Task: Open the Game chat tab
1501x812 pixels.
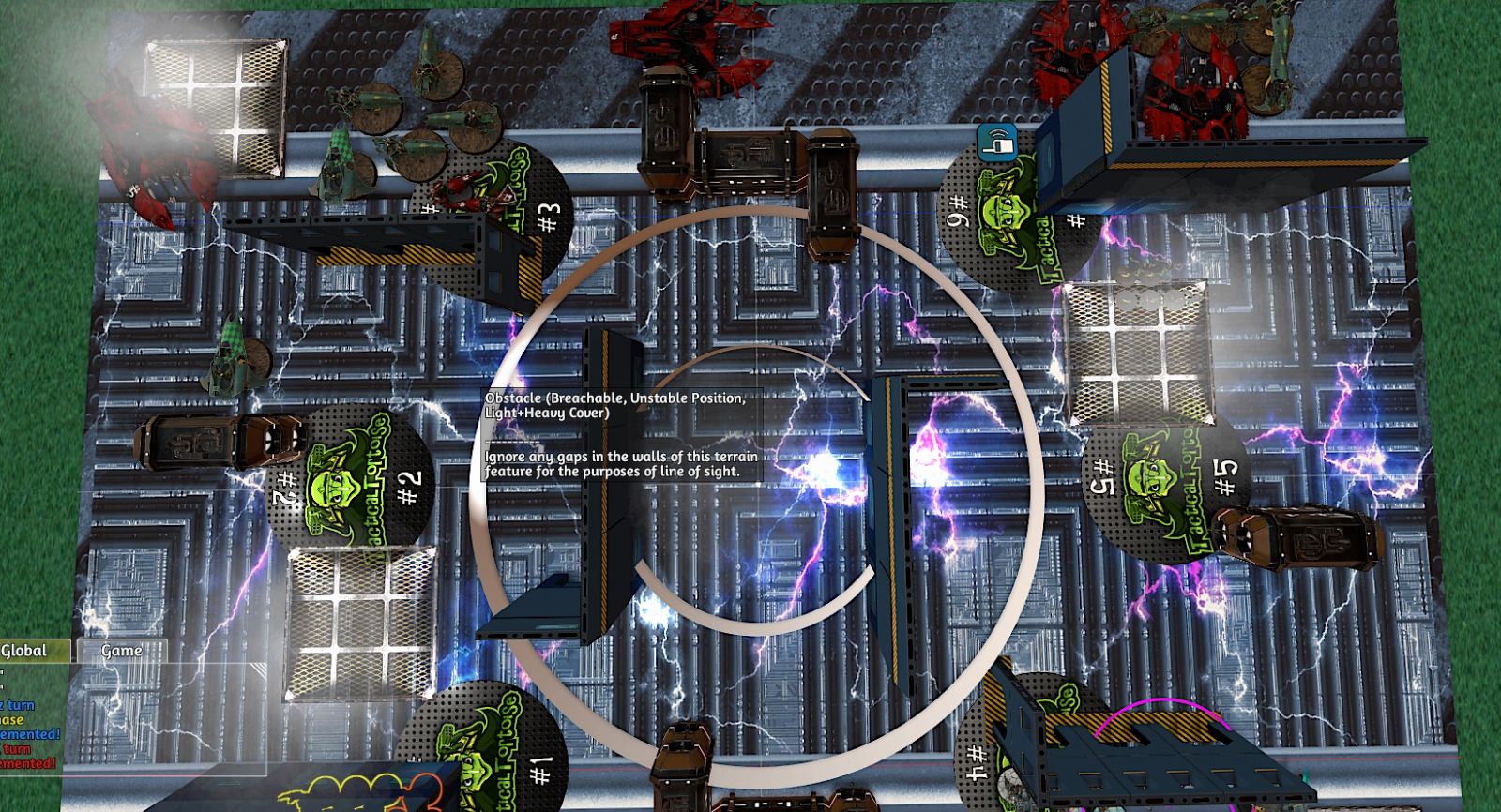Action: 122,651
